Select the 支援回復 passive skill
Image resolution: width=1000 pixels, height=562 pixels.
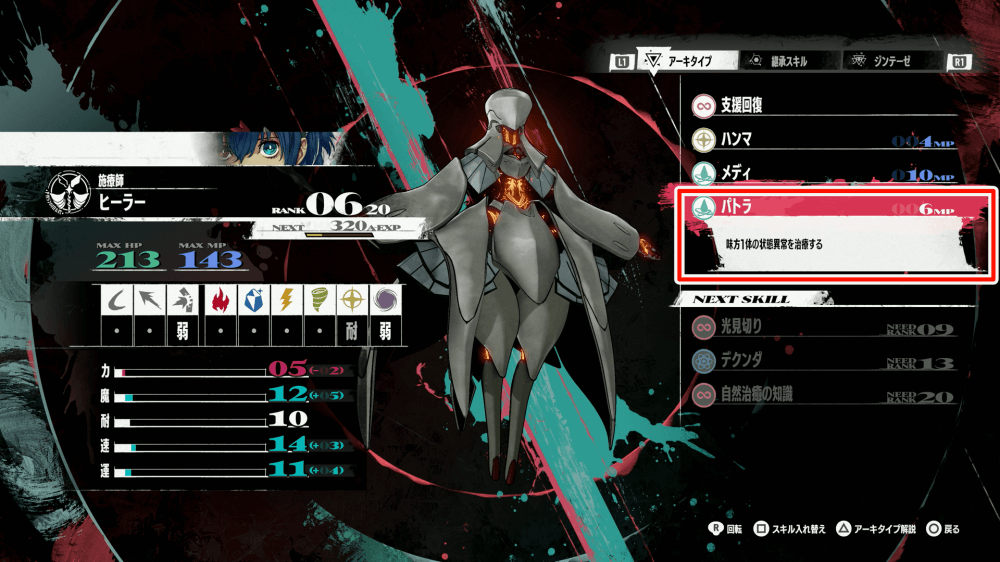click(x=822, y=105)
